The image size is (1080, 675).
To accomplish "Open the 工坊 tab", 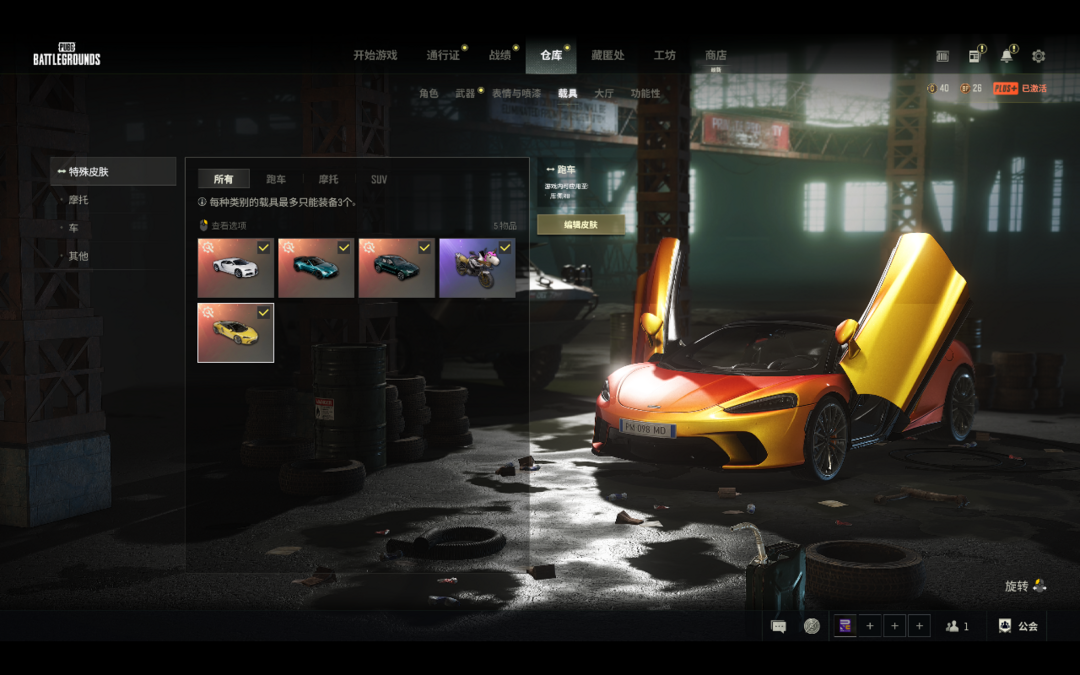I will click(665, 56).
